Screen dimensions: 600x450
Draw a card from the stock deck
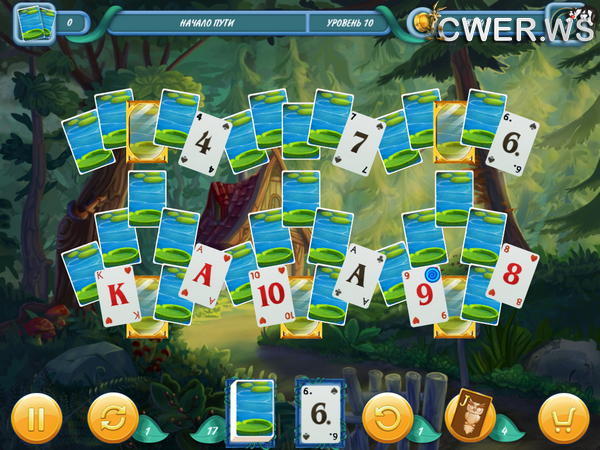(x=252, y=410)
